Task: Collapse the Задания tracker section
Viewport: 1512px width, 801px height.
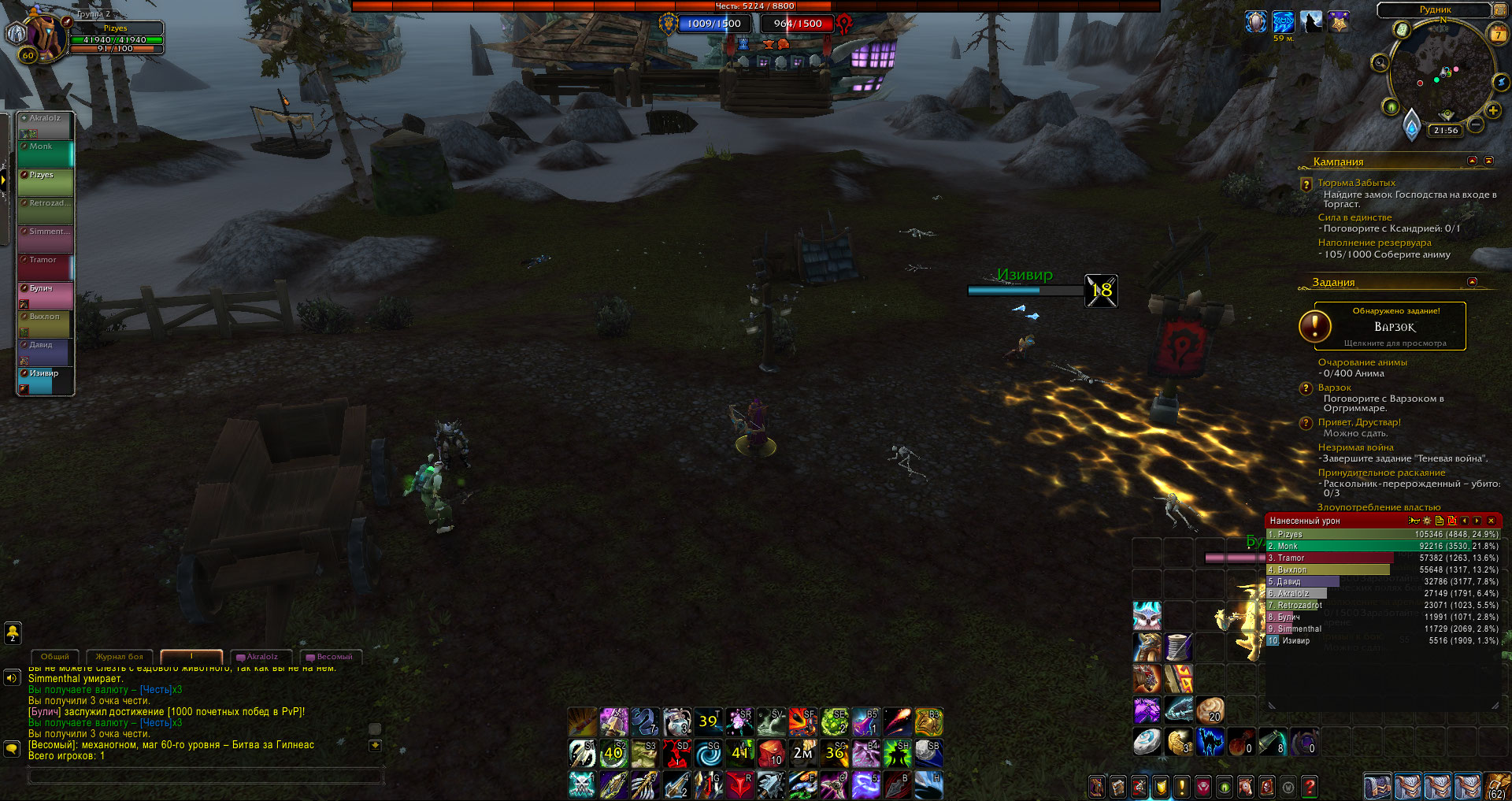Action: pyautogui.click(x=1472, y=282)
